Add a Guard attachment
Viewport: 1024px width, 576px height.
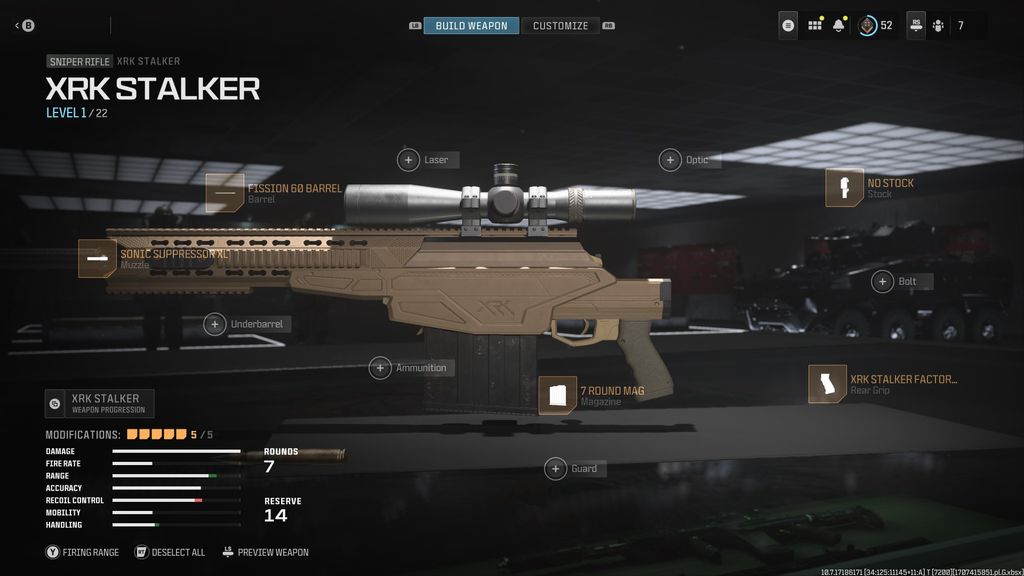(555, 468)
